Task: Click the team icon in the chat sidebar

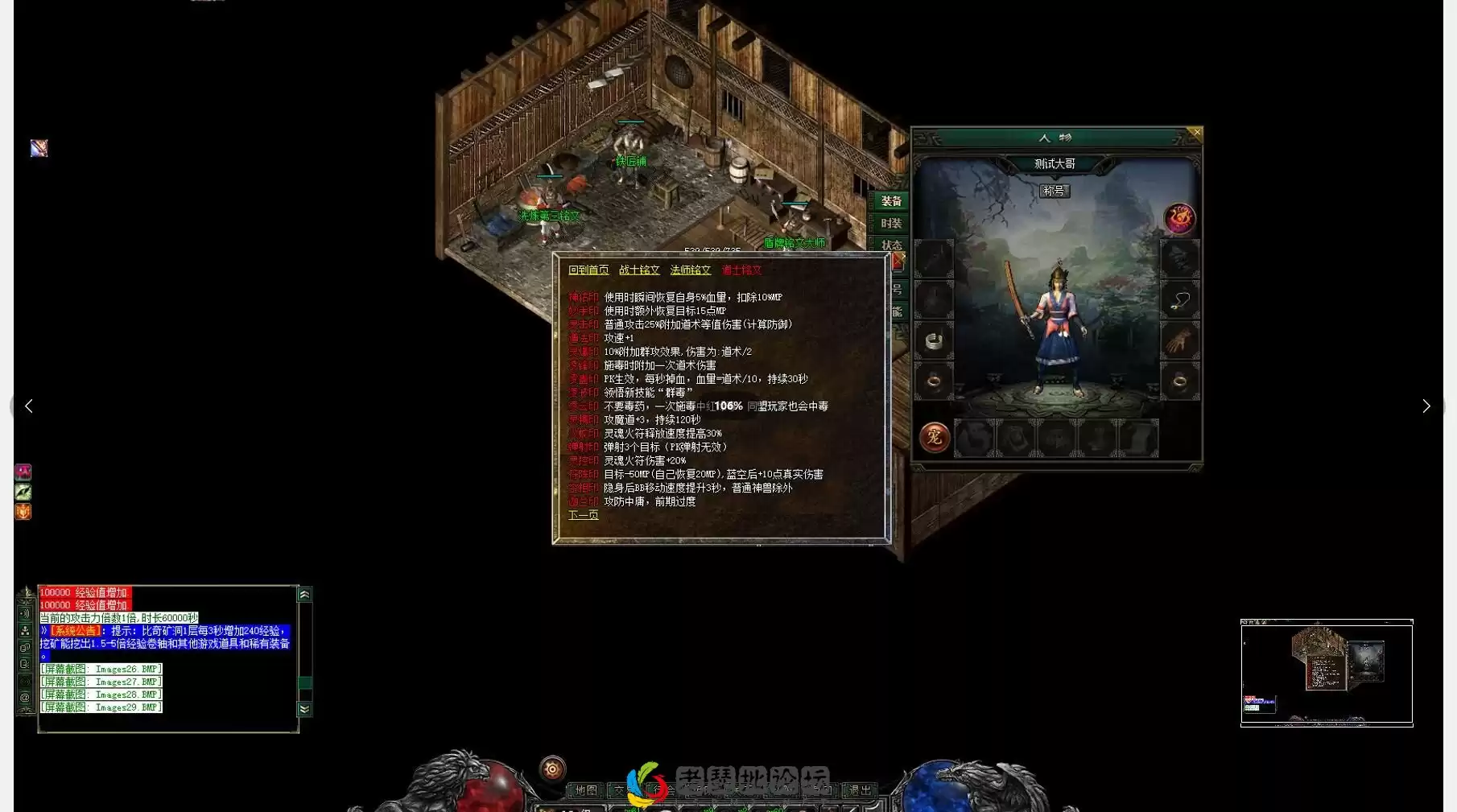Action: tap(25, 632)
